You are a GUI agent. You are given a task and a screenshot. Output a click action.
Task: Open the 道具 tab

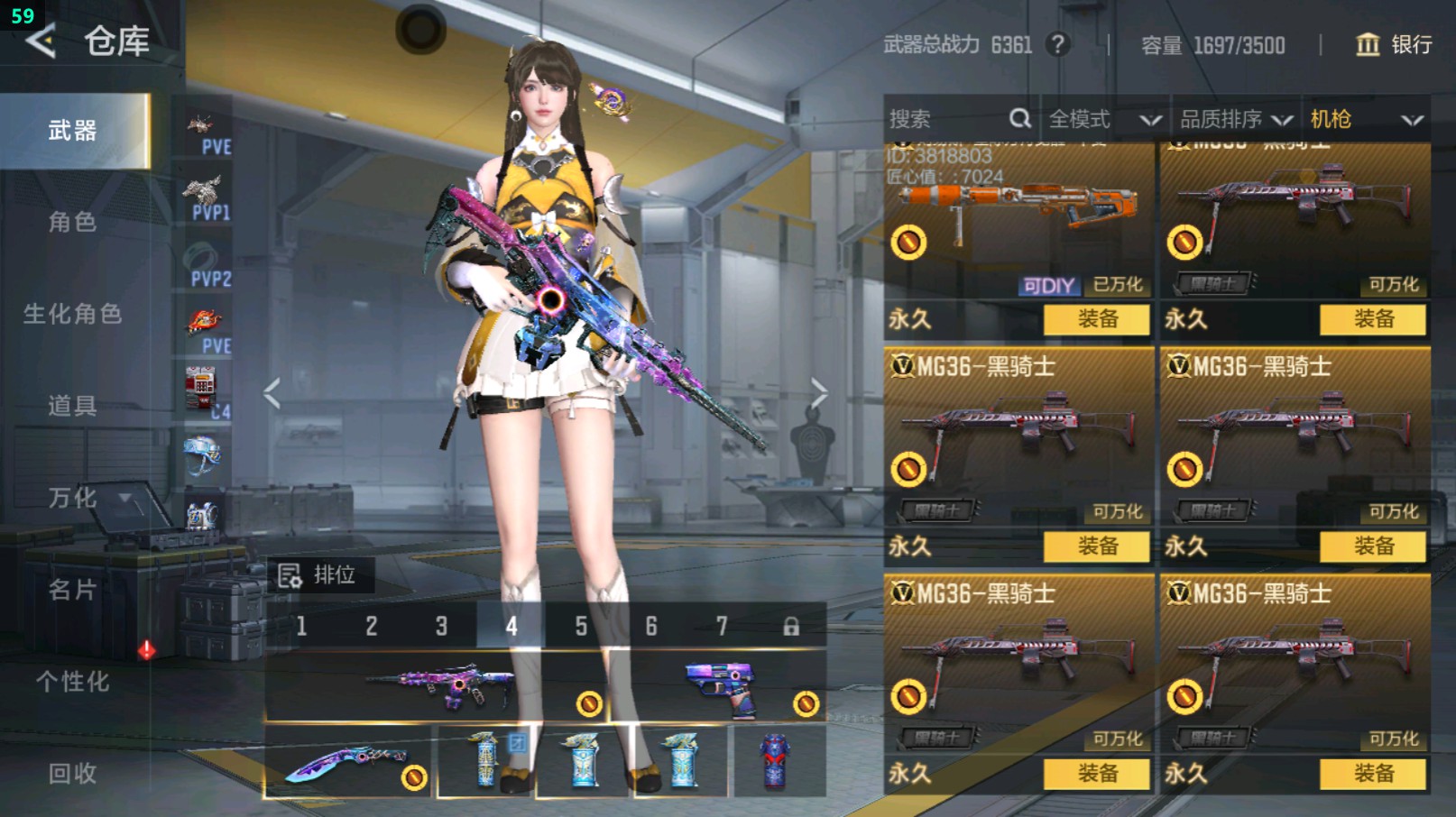(73, 406)
